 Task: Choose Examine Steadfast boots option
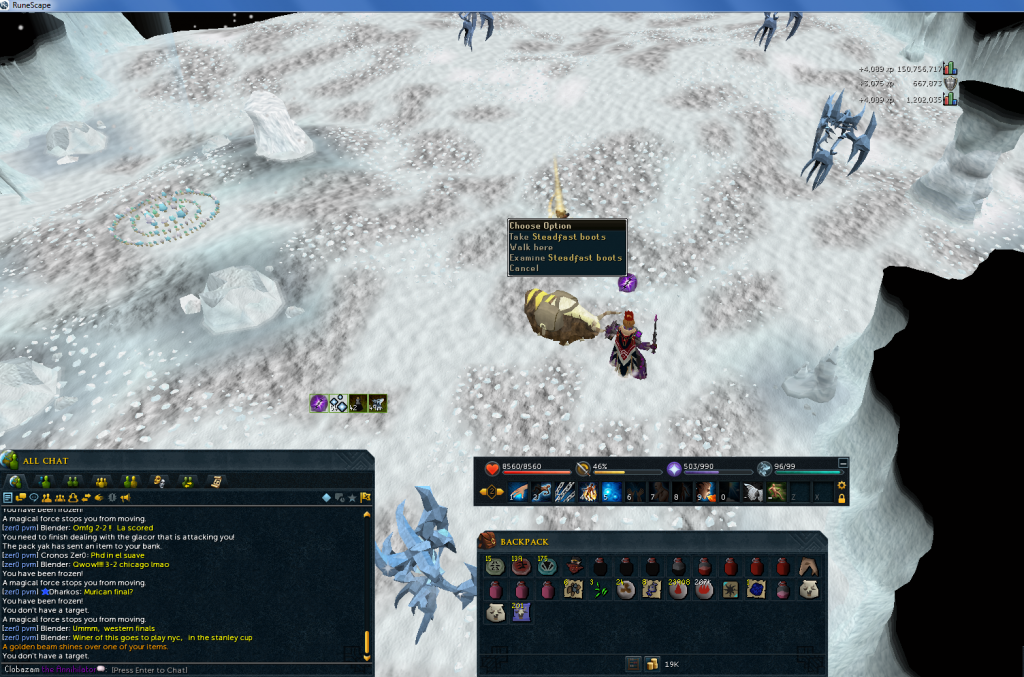(565, 258)
